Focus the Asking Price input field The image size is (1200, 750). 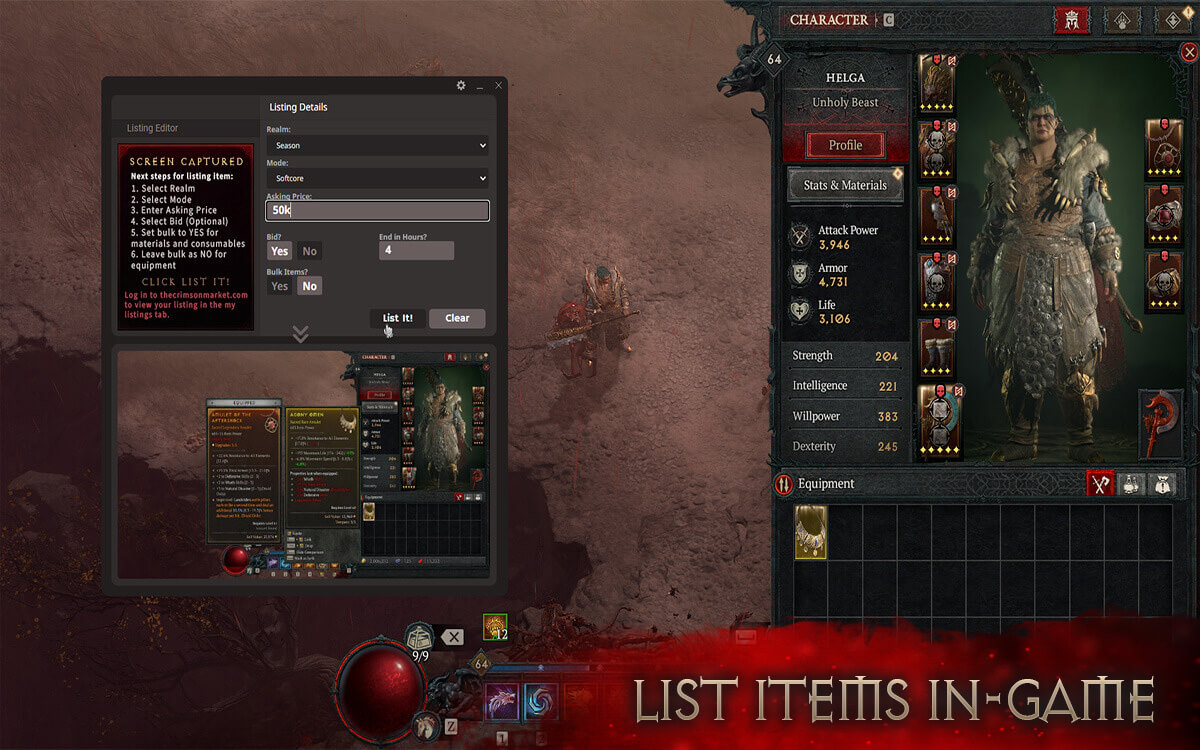pyautogui.click(x=377, y=211)
